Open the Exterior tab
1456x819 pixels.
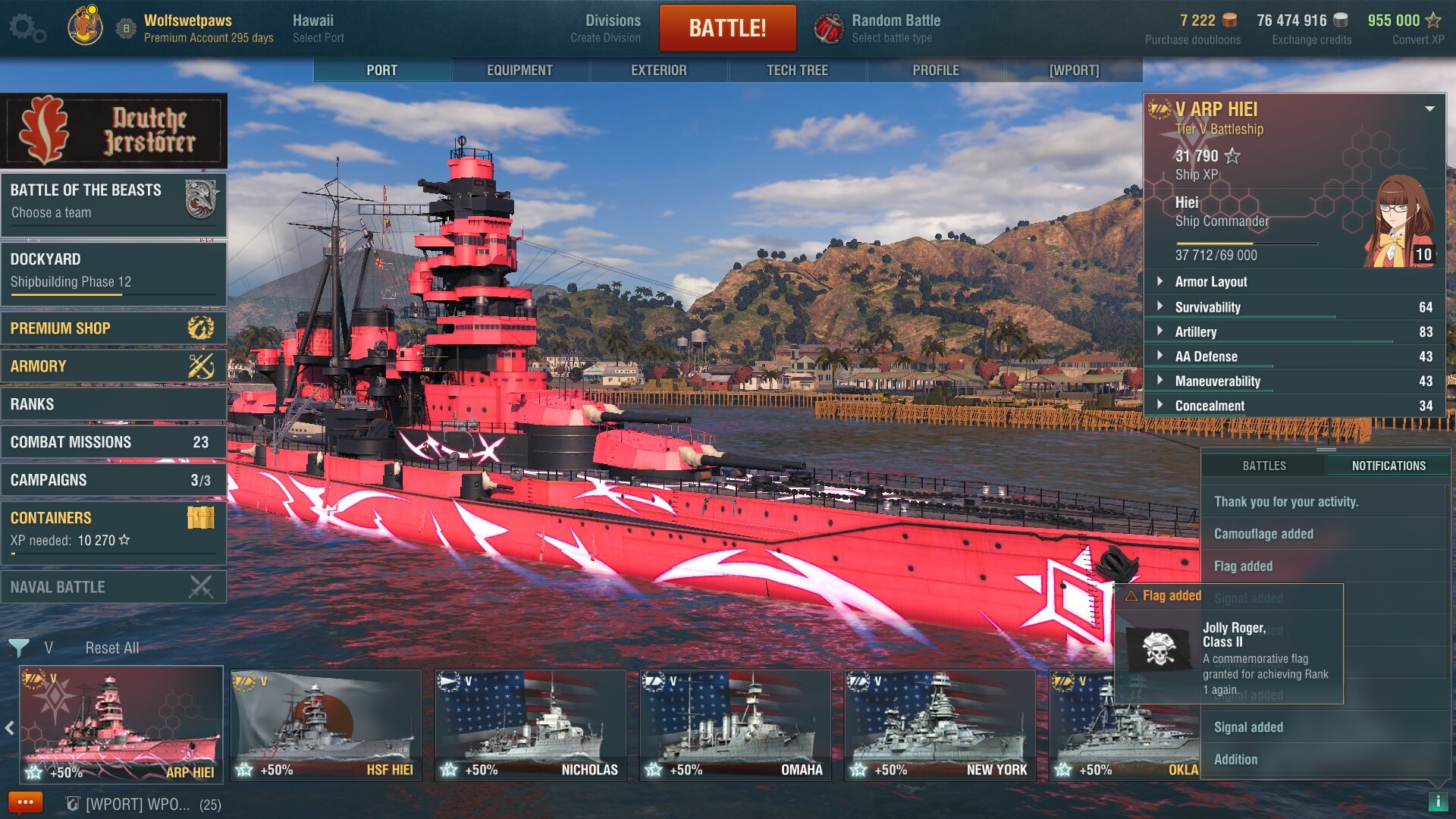(658, 70)
